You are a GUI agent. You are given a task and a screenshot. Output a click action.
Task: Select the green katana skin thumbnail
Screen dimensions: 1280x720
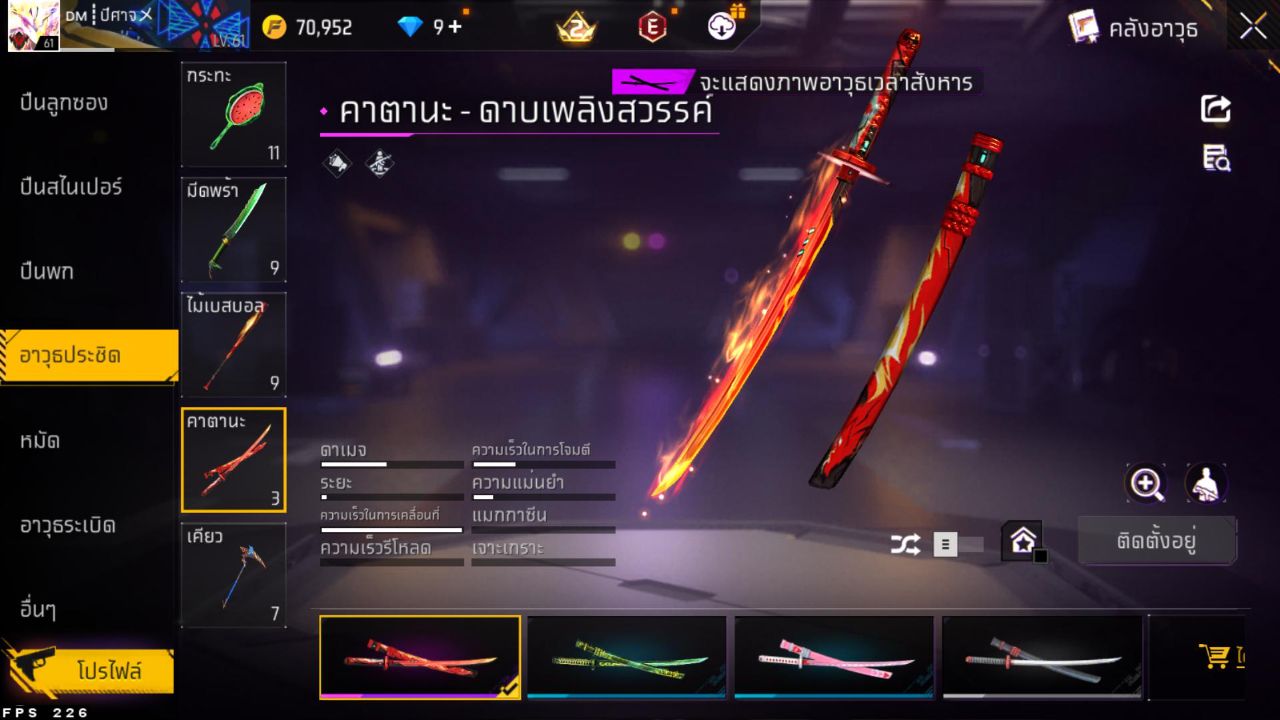[x=627, y=656]
